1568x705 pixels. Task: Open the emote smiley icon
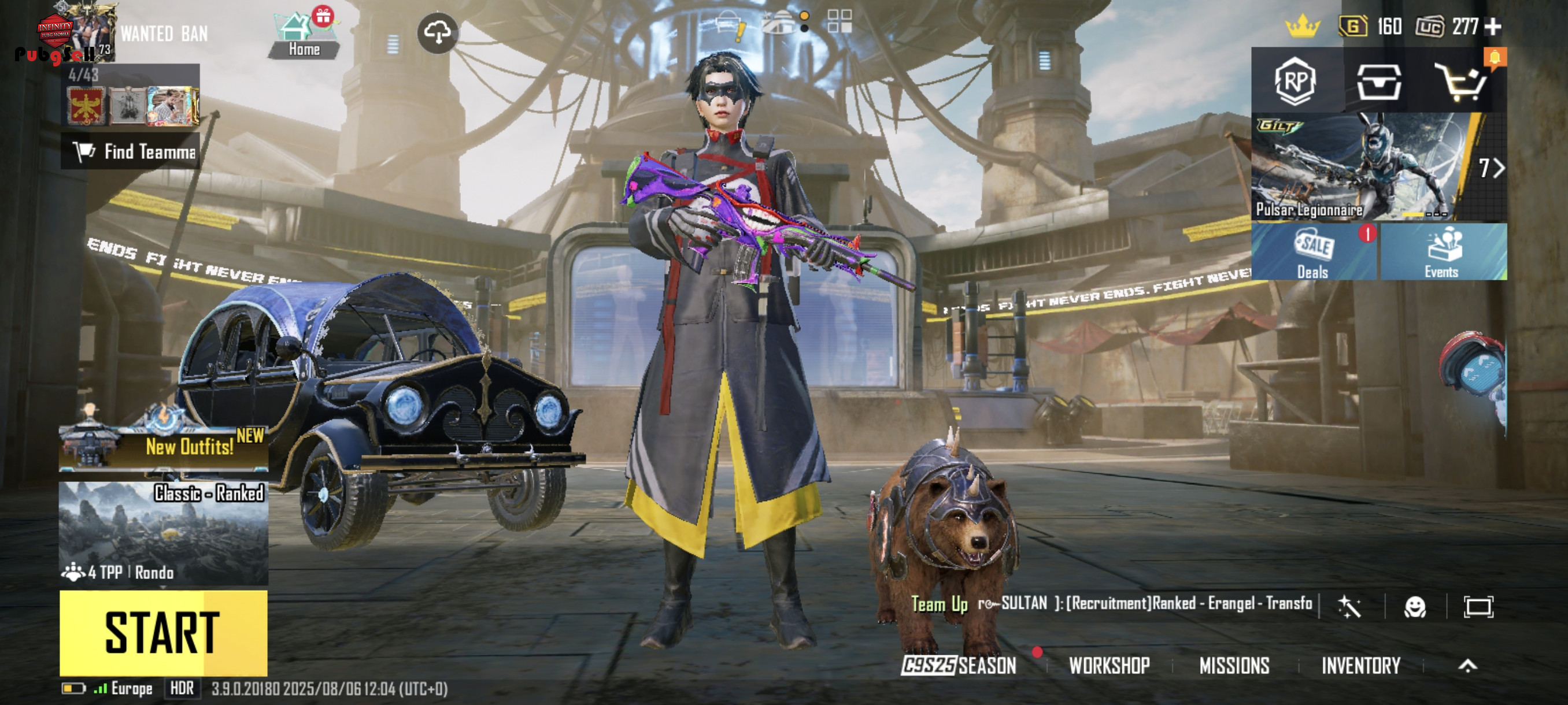point(1415,606)
